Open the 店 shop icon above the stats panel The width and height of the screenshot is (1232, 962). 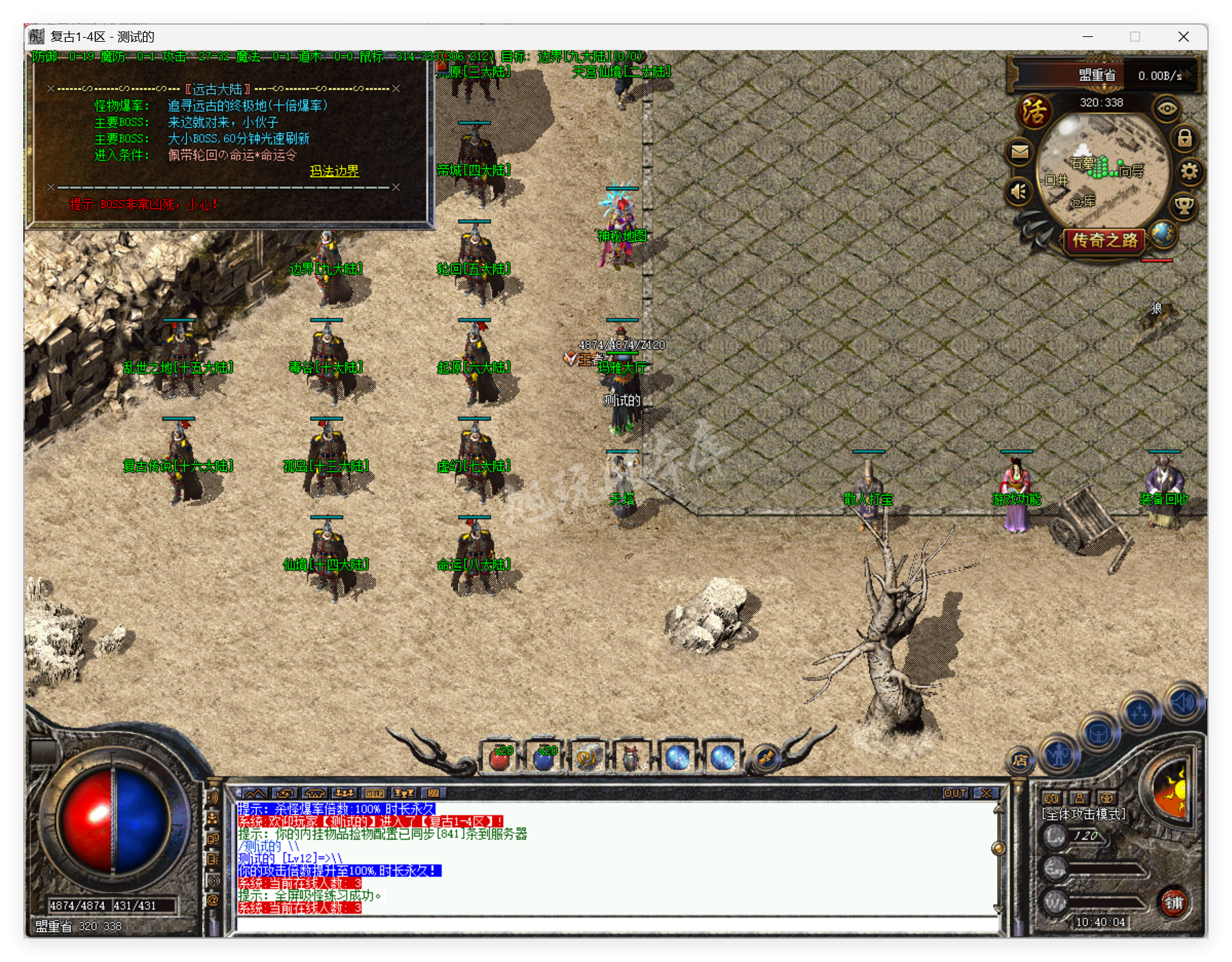coord(1020,761)
